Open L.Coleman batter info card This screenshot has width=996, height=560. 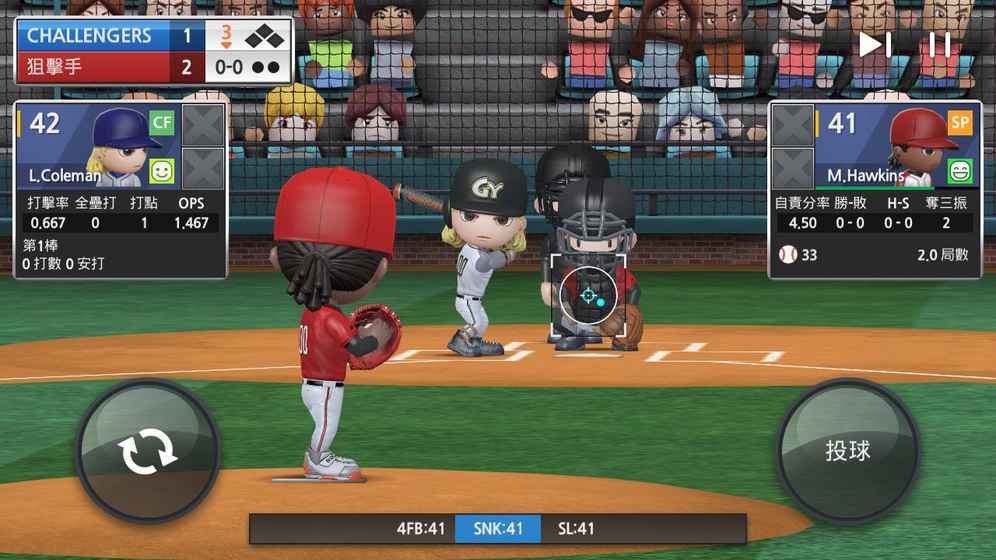click(98, 147)
